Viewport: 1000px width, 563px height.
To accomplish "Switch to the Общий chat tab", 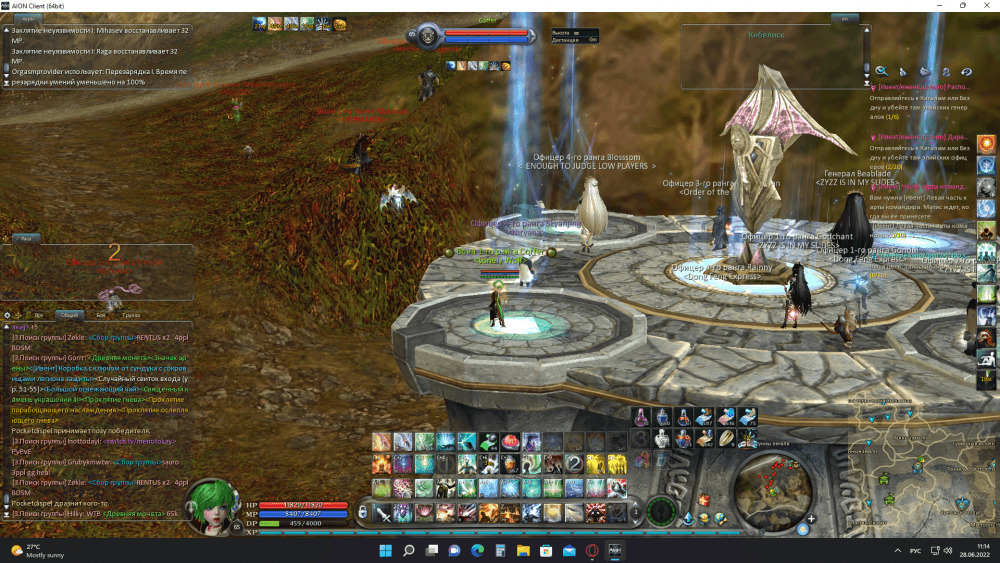I will [69, 314].
